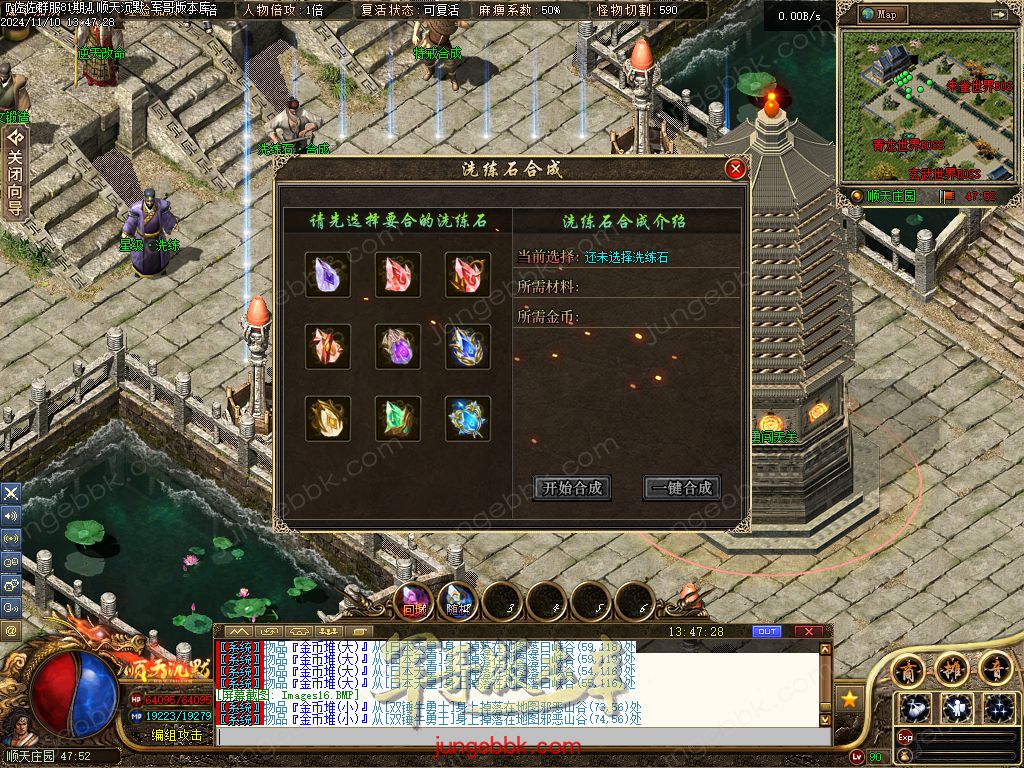Use the 回城 hotbar skill
1024x768 pixels.
[413, 603]
